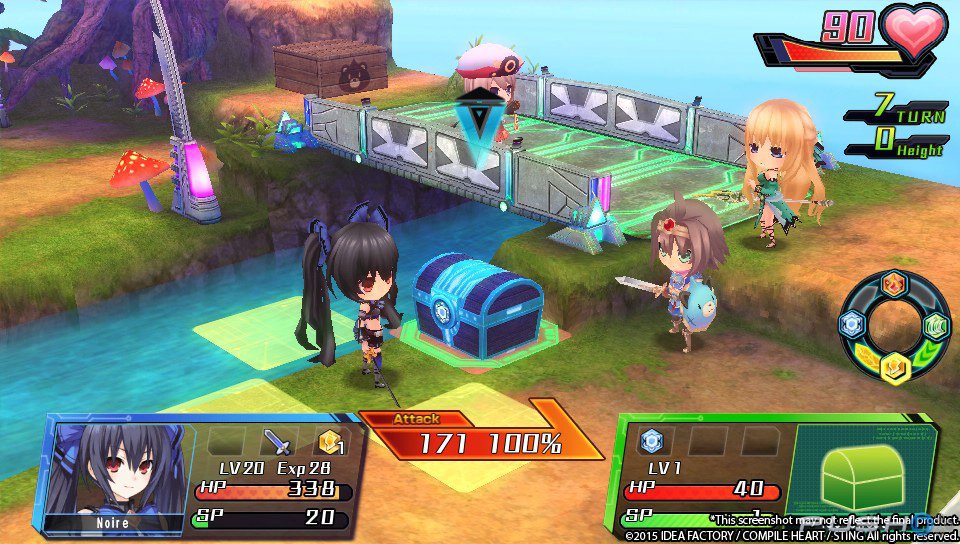
Task: Select the ice element icon in the target panel
Action: [651, 441]
